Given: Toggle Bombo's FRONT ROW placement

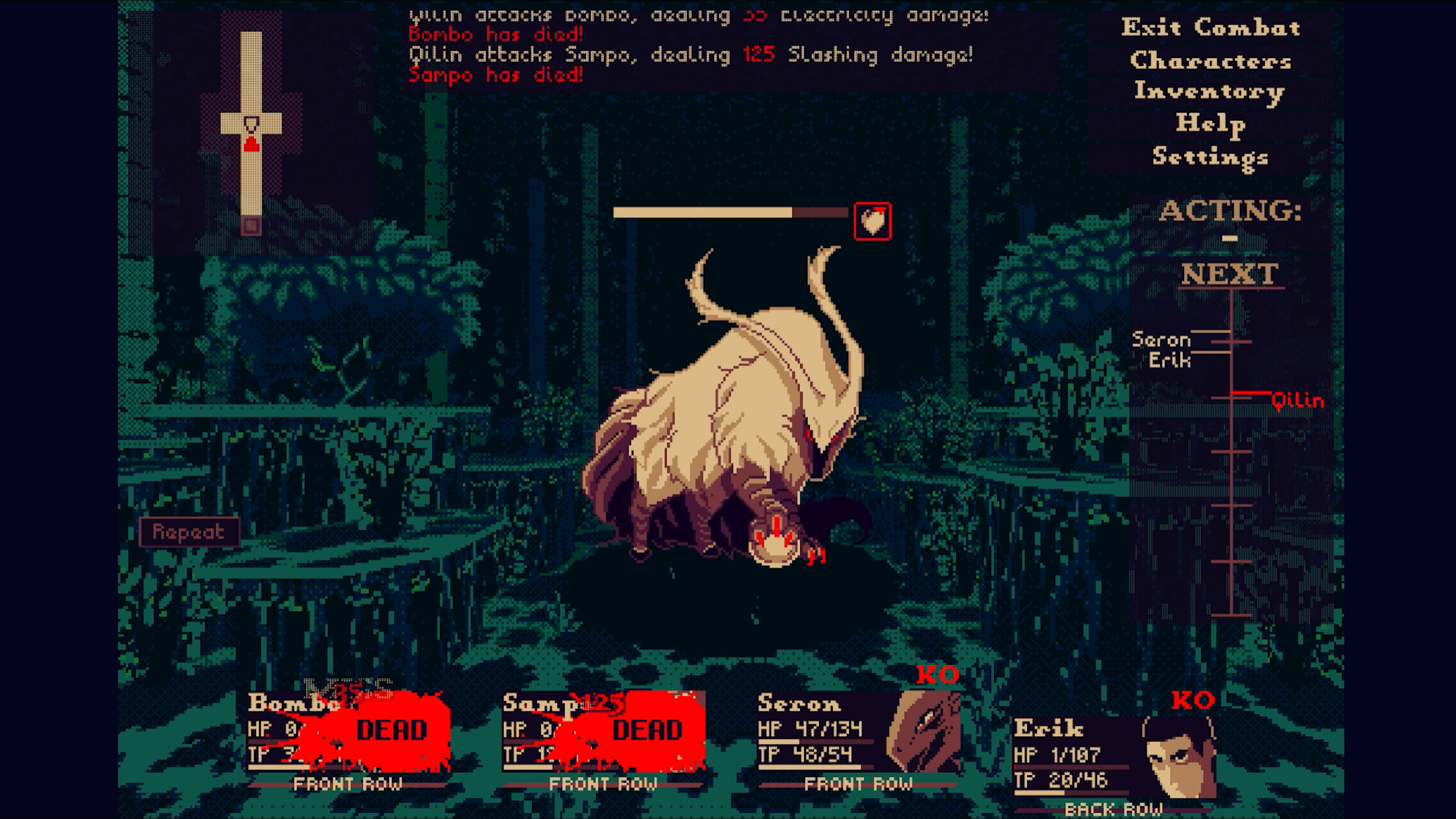Looking at the screenshot, I should pos(348,784).
